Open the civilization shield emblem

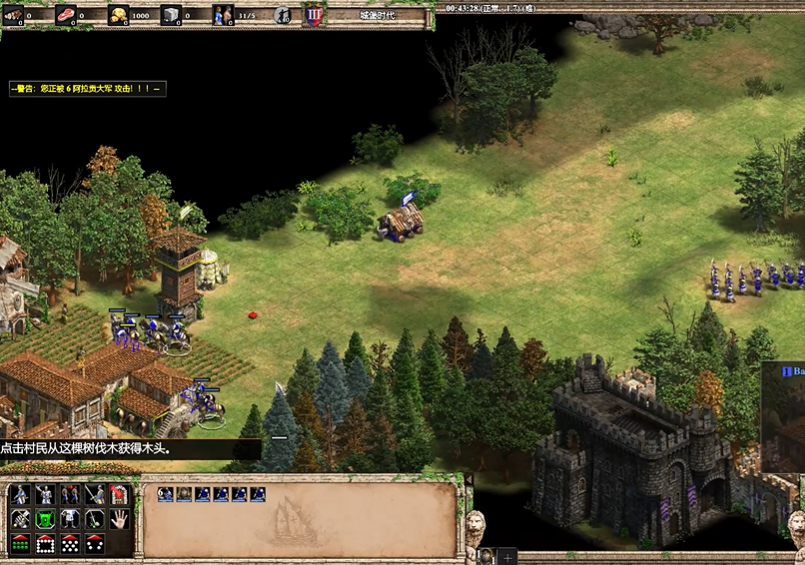point(313,15)
